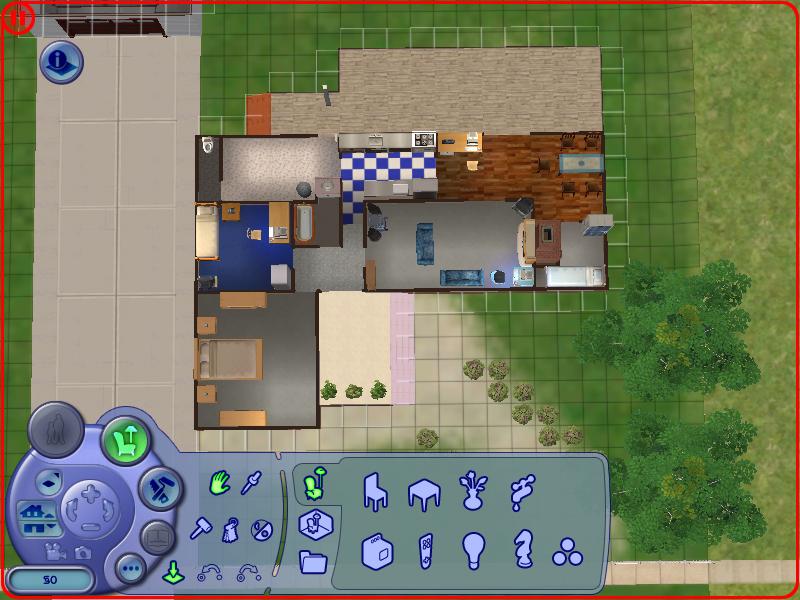
Task: Open the story album mode
Action: (x=157, y=537)
